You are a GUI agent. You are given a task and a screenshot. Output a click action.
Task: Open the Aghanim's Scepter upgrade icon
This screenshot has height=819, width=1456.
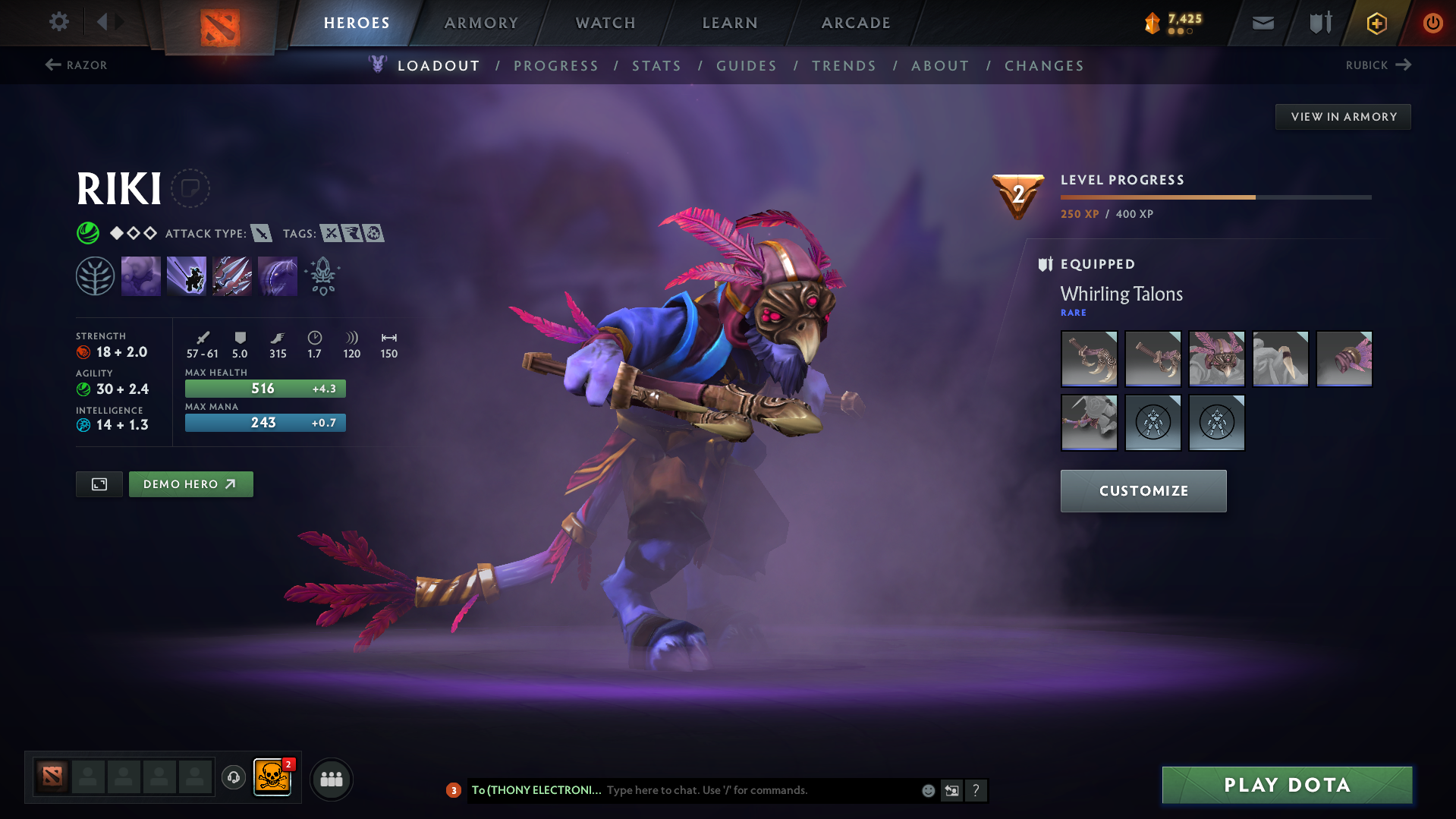coord(322,276)
